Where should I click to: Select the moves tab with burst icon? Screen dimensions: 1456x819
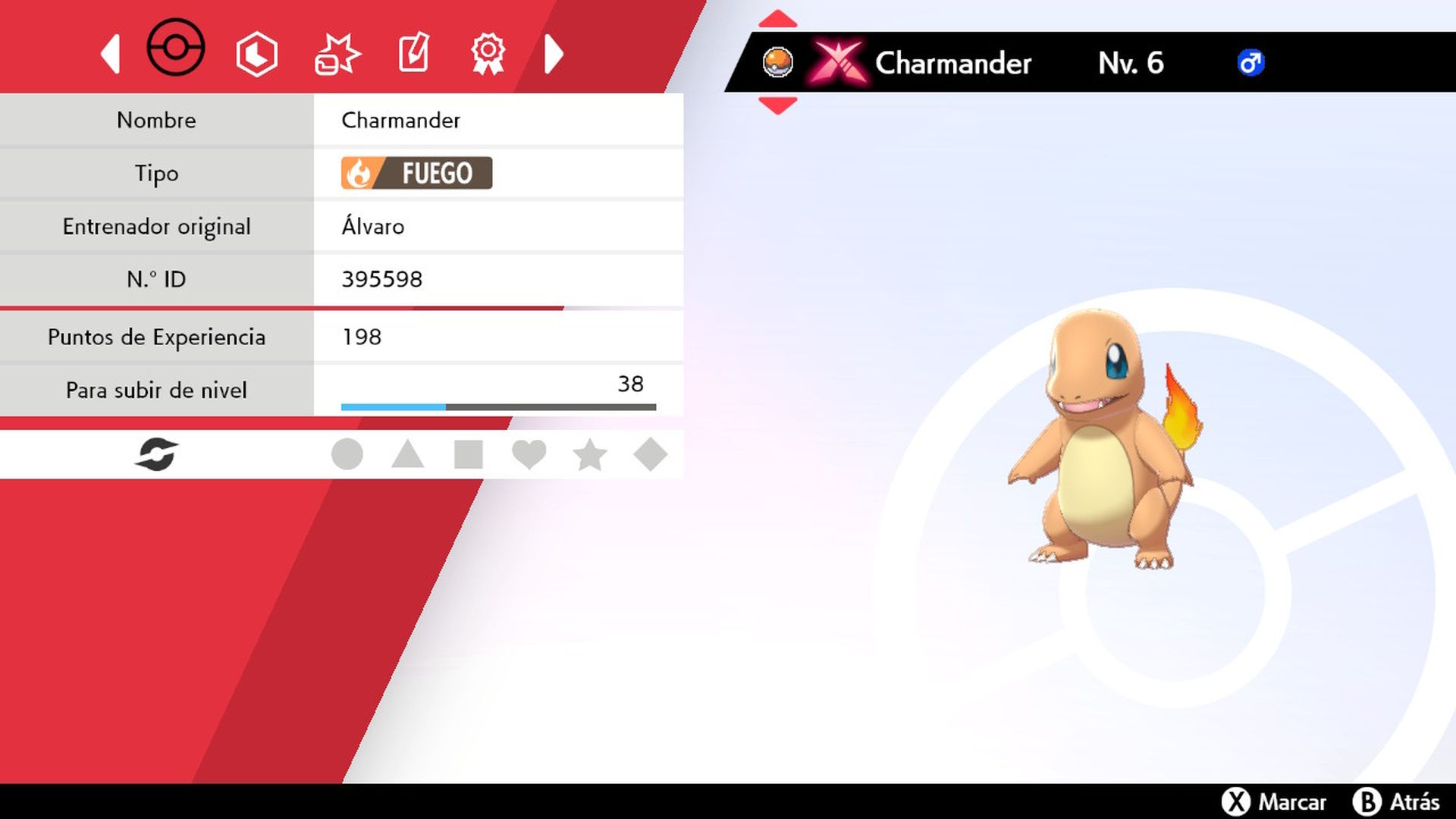point(337,52)
